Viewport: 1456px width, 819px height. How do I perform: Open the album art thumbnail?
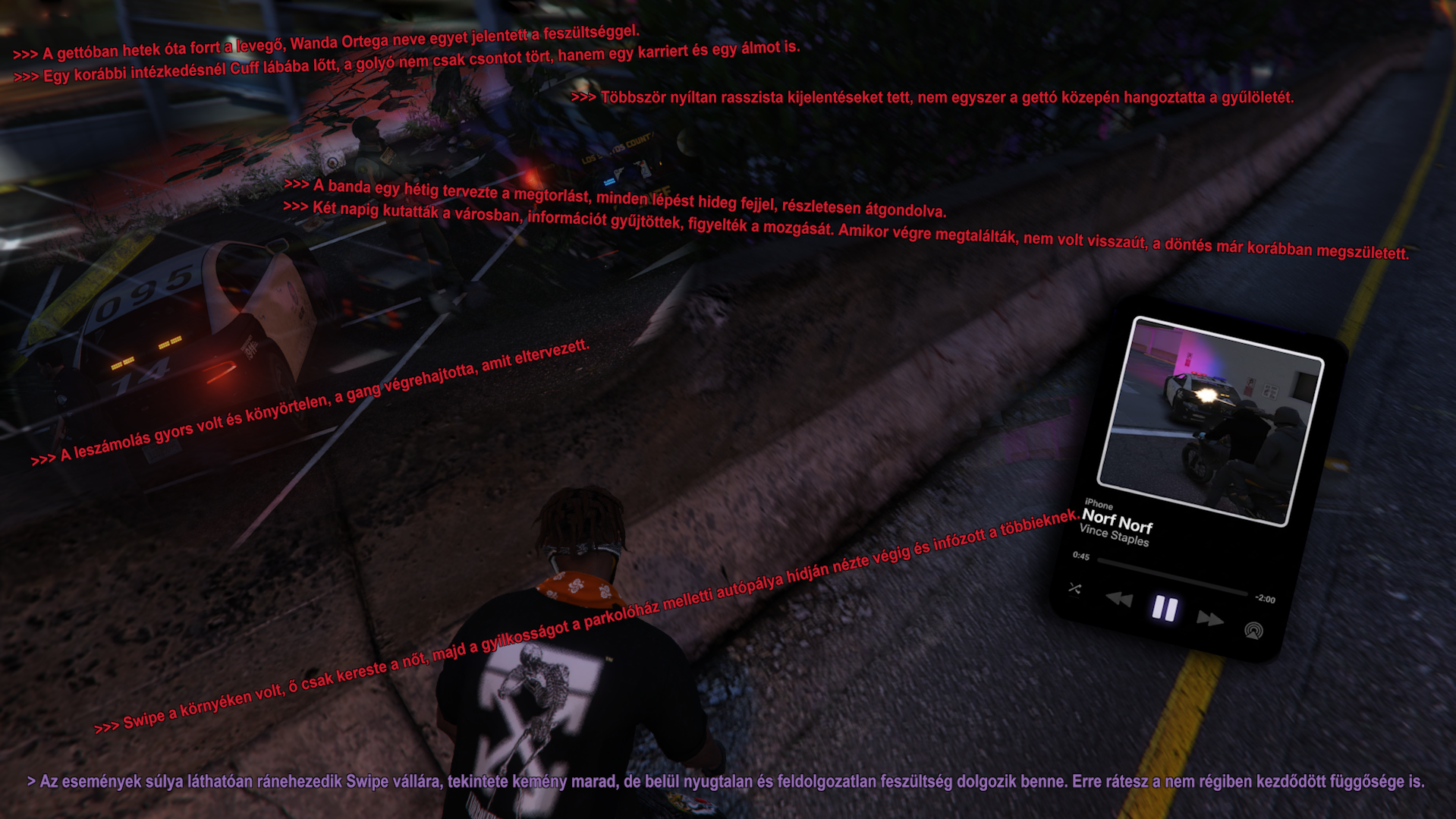pyautogui.click(x=1210, y=421)
